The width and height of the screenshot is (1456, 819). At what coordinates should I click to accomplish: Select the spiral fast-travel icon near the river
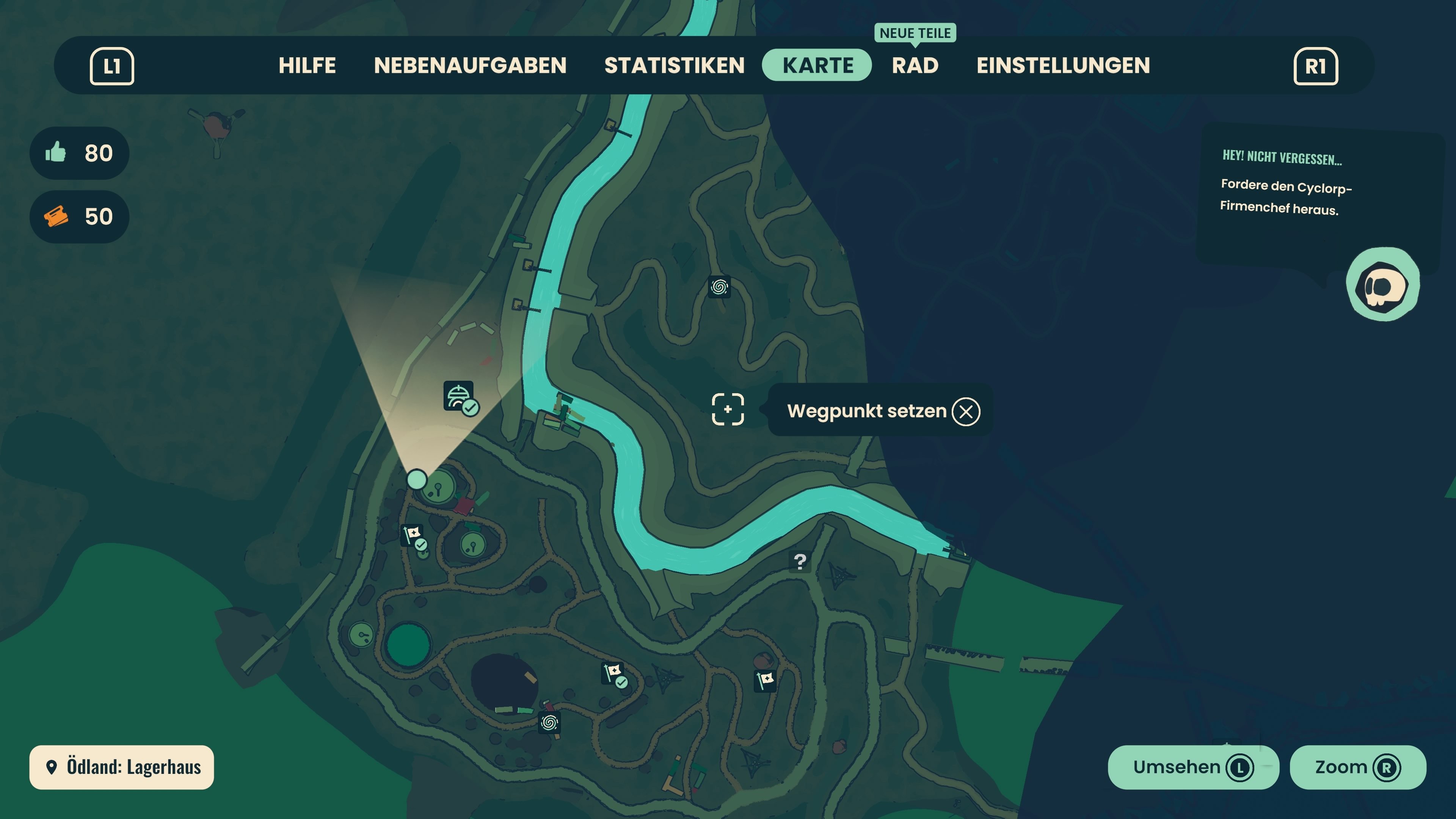(x=720, y=288)
